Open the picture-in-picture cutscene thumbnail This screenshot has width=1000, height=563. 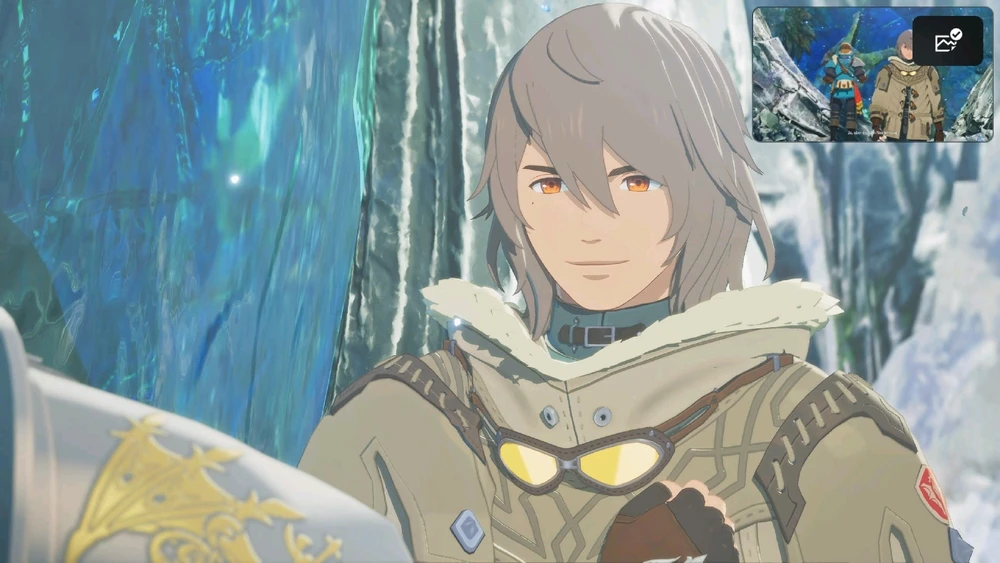click(x=840, y=90)
